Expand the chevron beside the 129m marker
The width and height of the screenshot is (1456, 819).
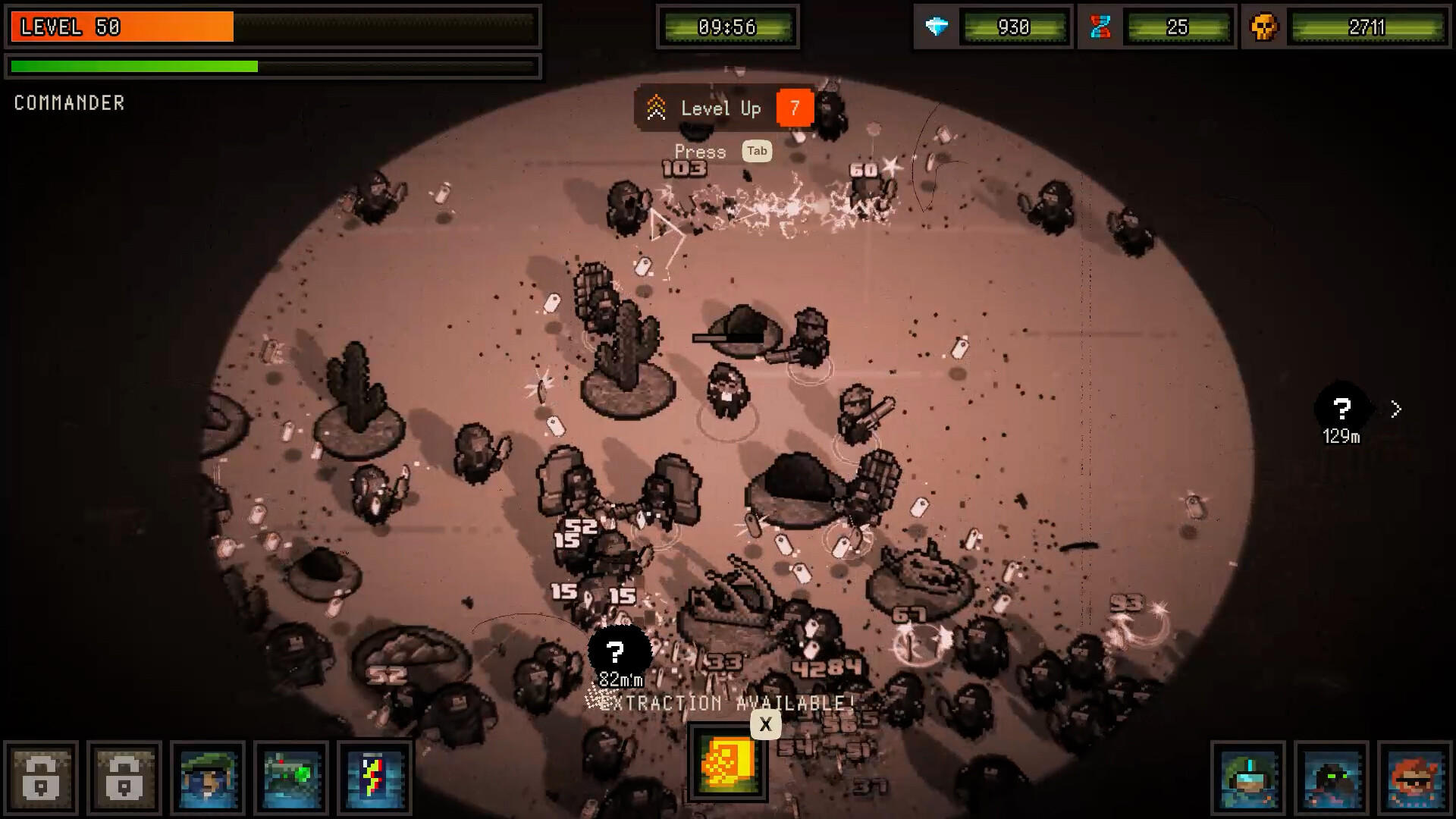coord(1395,408)
